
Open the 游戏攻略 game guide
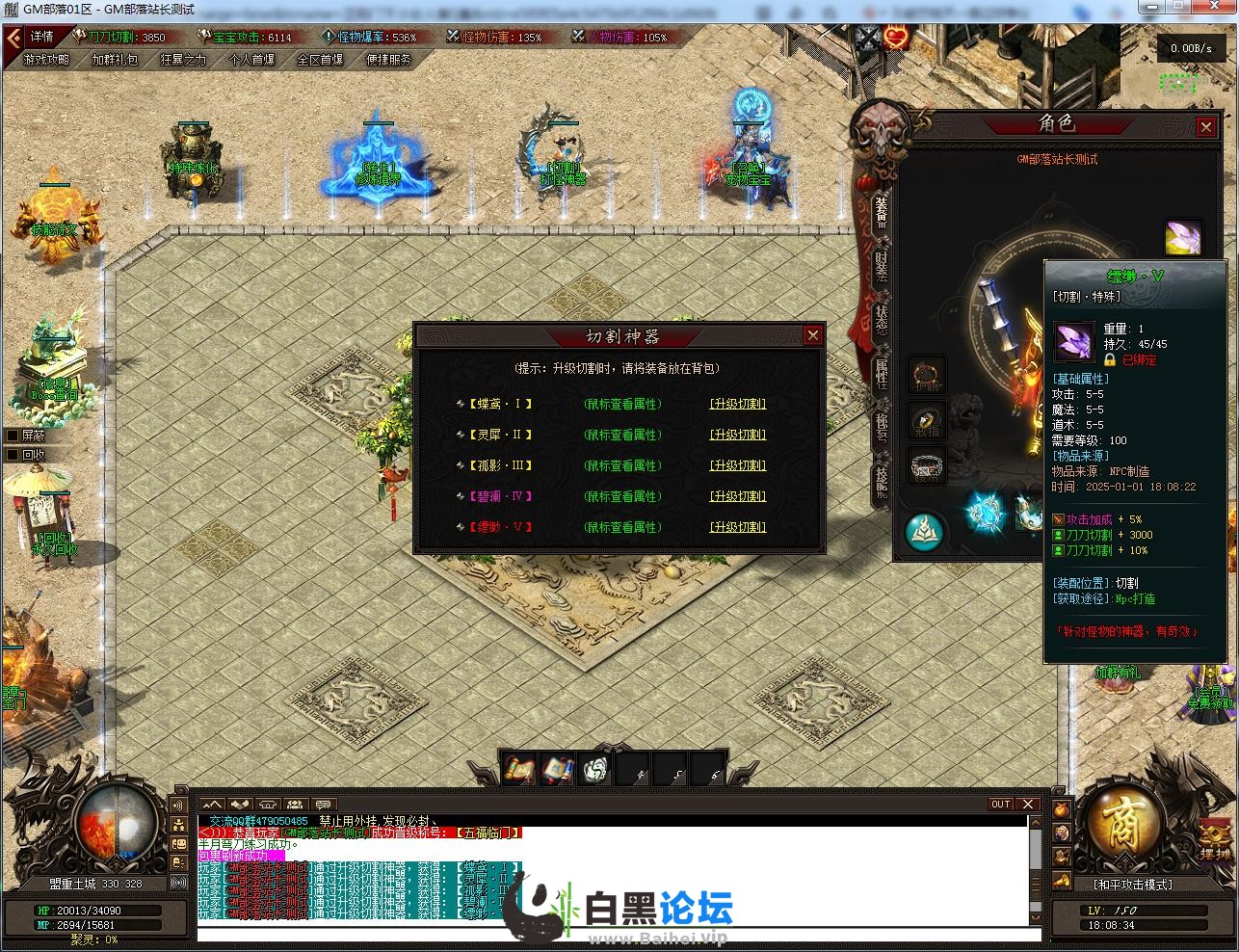(46, 59)
